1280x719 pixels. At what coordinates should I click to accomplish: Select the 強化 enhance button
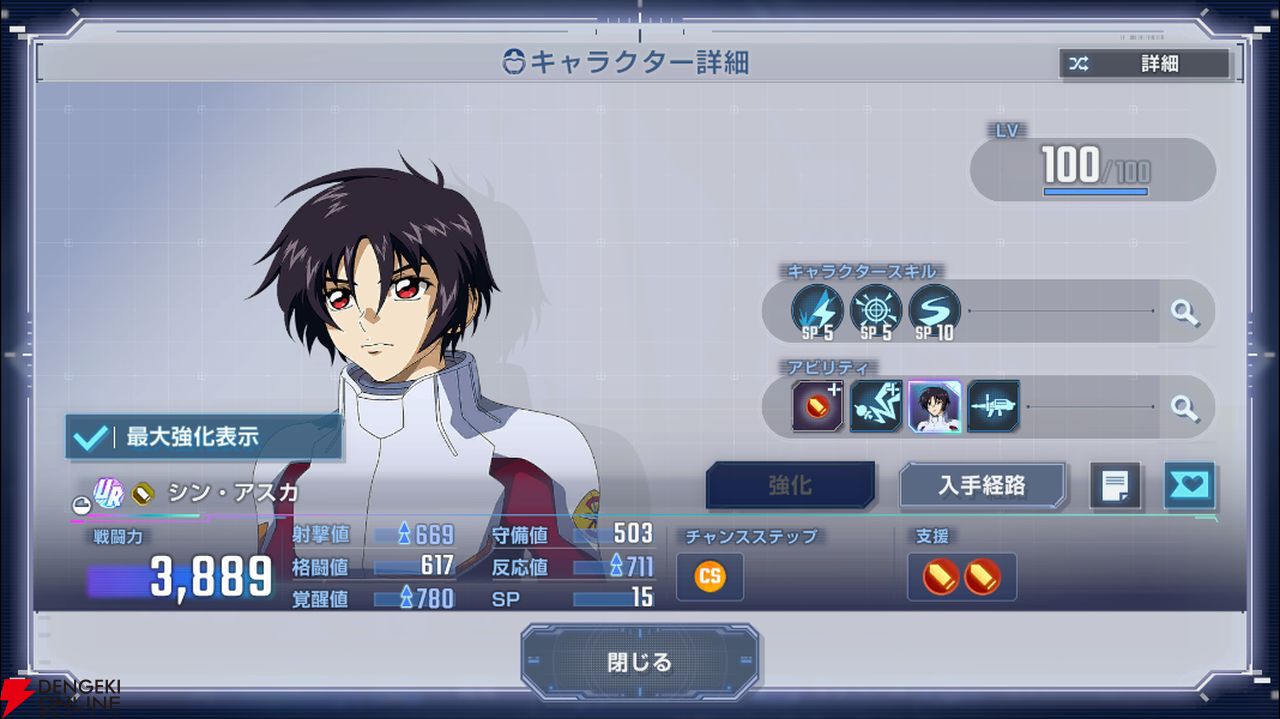point(790,486)
